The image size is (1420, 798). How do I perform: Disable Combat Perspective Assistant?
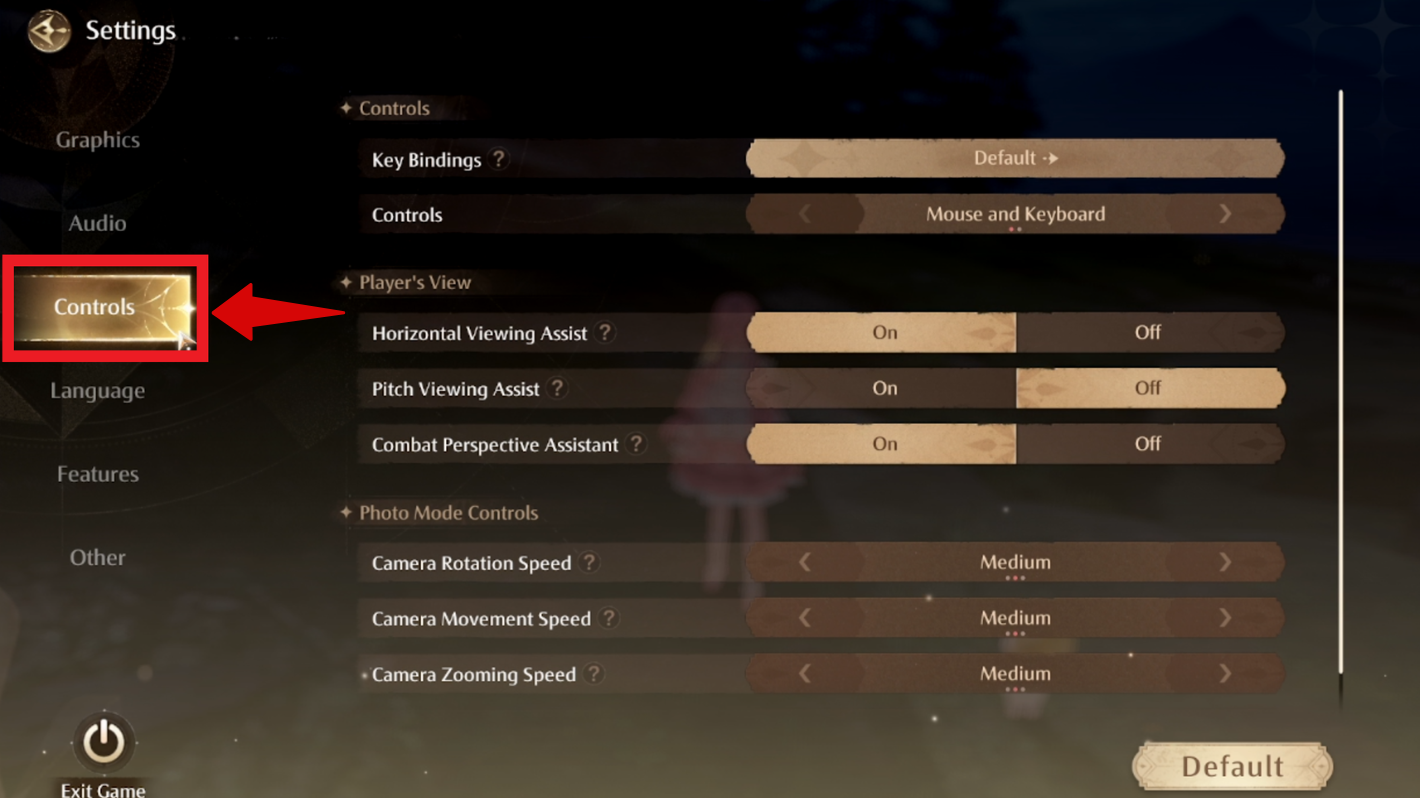click(1150, 445)
